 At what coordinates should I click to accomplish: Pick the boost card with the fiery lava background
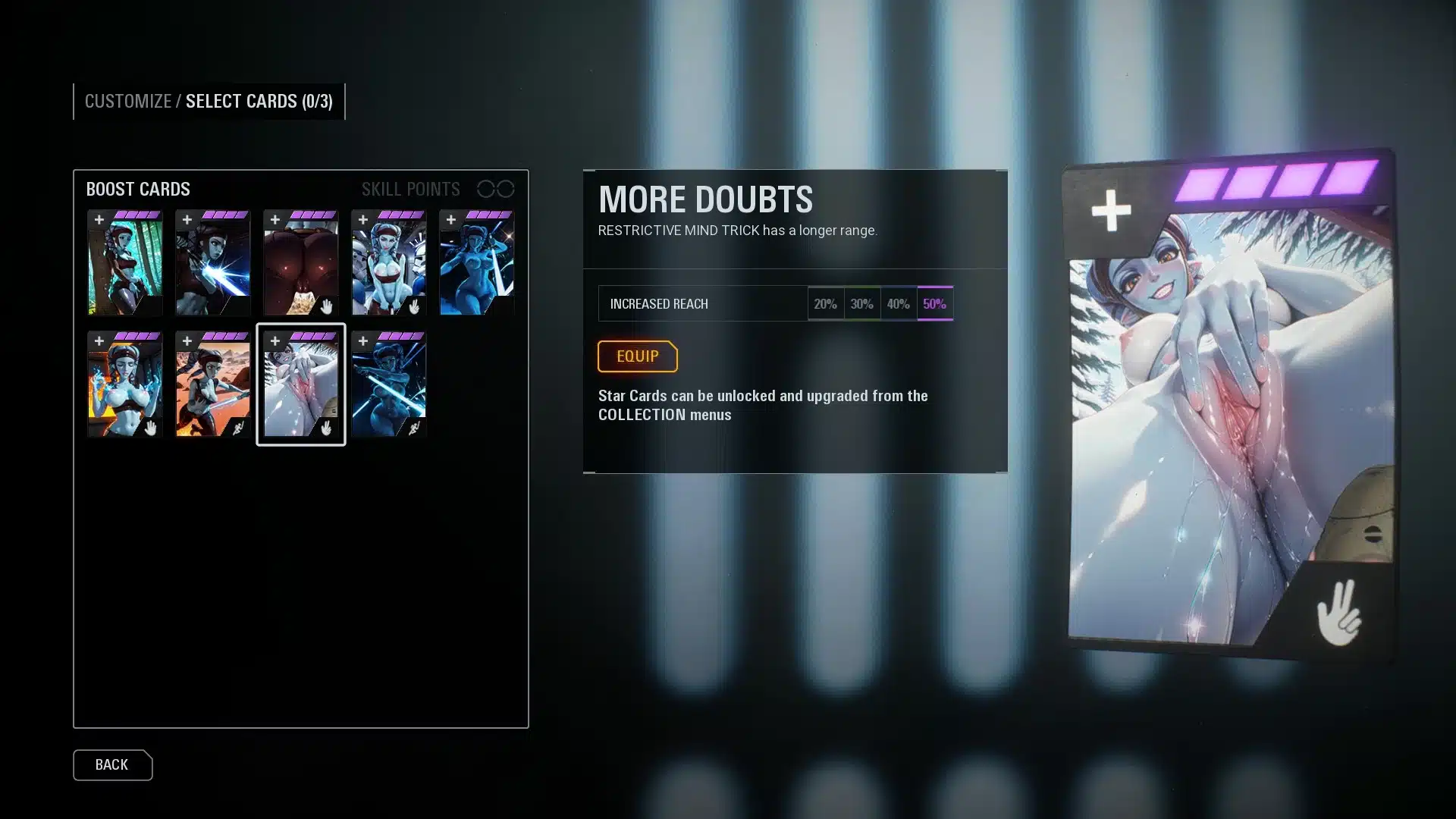click(x=124, y=384)
